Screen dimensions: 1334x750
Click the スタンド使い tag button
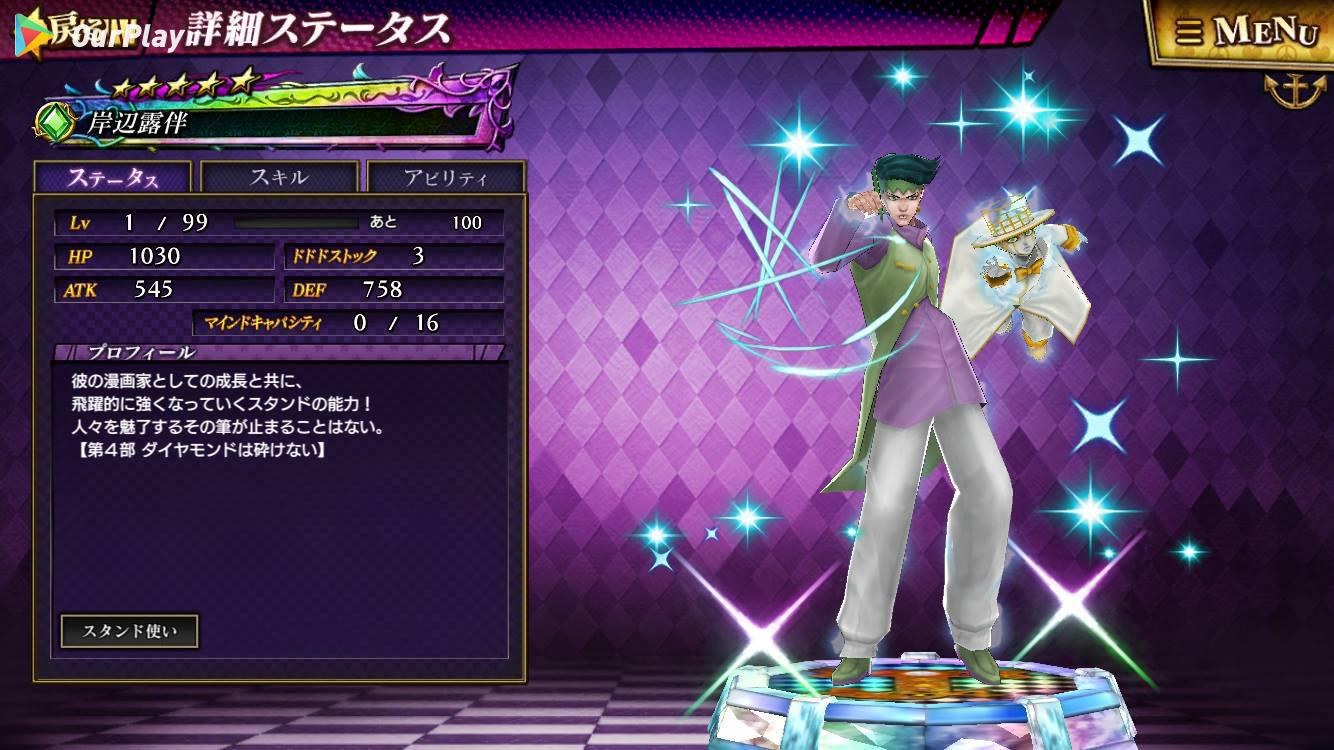pos(129,631)
